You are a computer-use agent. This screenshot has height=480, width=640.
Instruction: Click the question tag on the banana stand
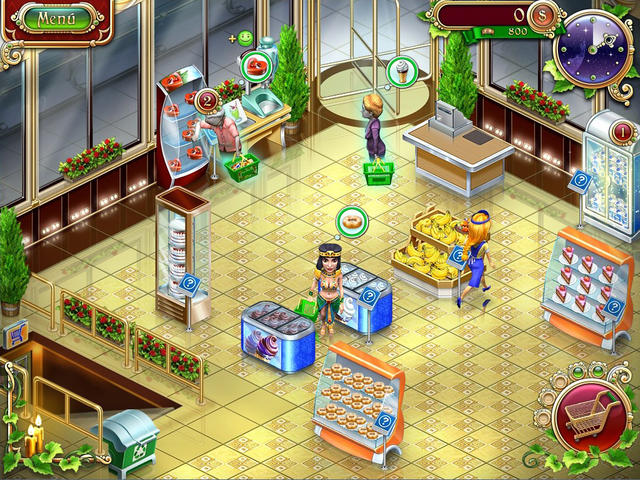(x=458, y=255)
